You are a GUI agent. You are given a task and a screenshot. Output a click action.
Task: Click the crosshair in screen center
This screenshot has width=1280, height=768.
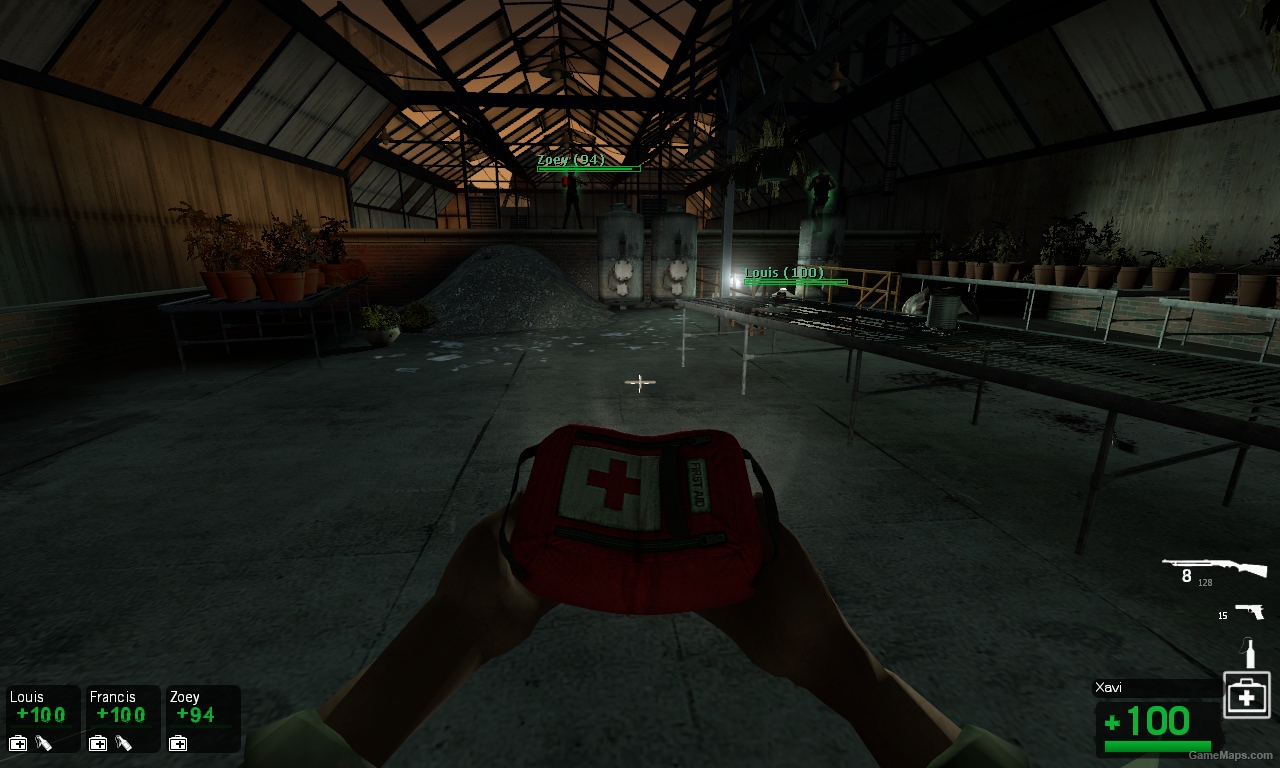(639, 381)
